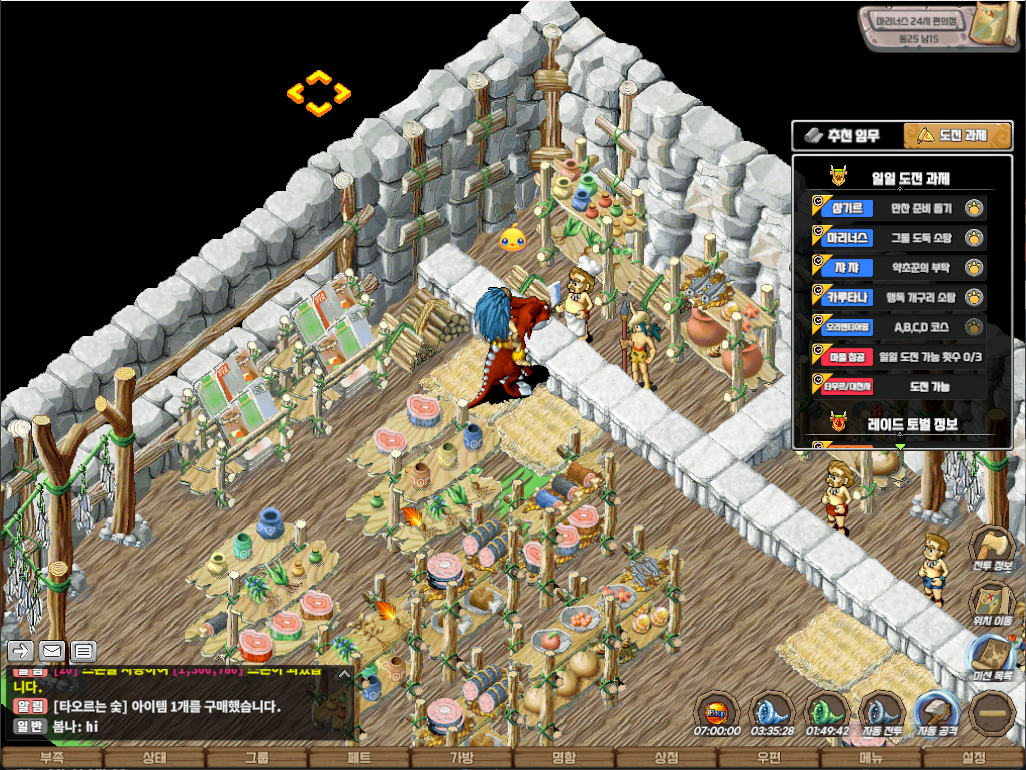The width and height of the screenshot is (1026, 770).
Task: Open the 명함 (name card) menu
Action: tap(564, 758)
